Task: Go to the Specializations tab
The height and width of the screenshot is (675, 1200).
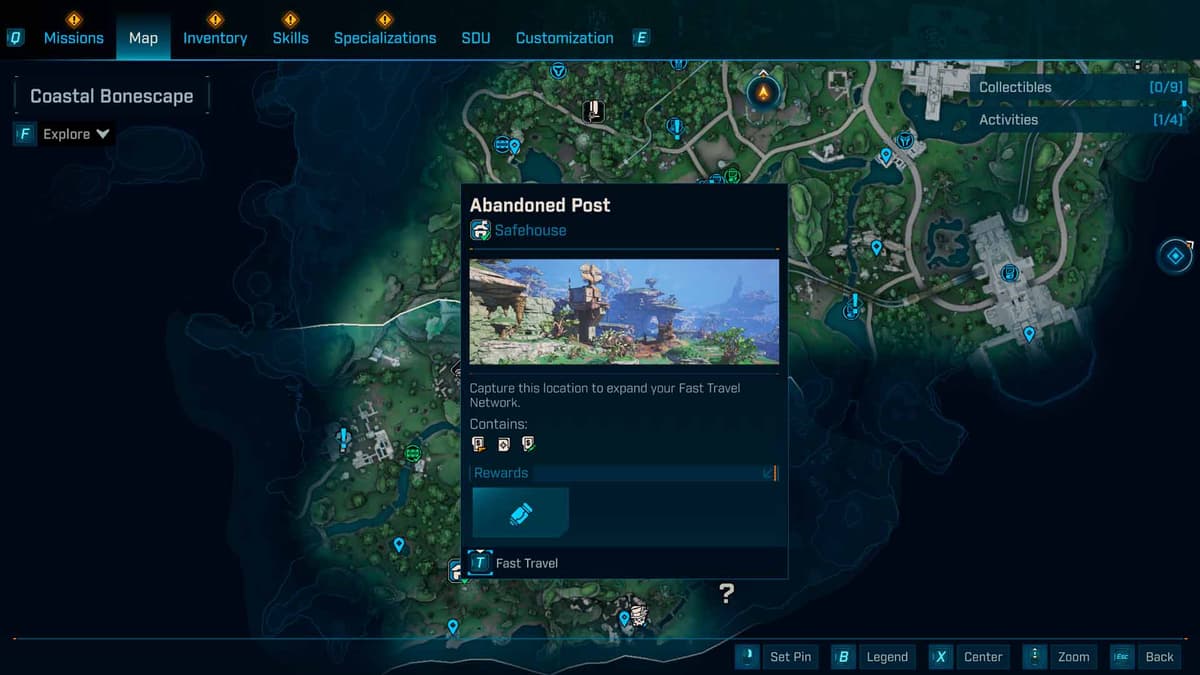Action: tap(385, 38)
